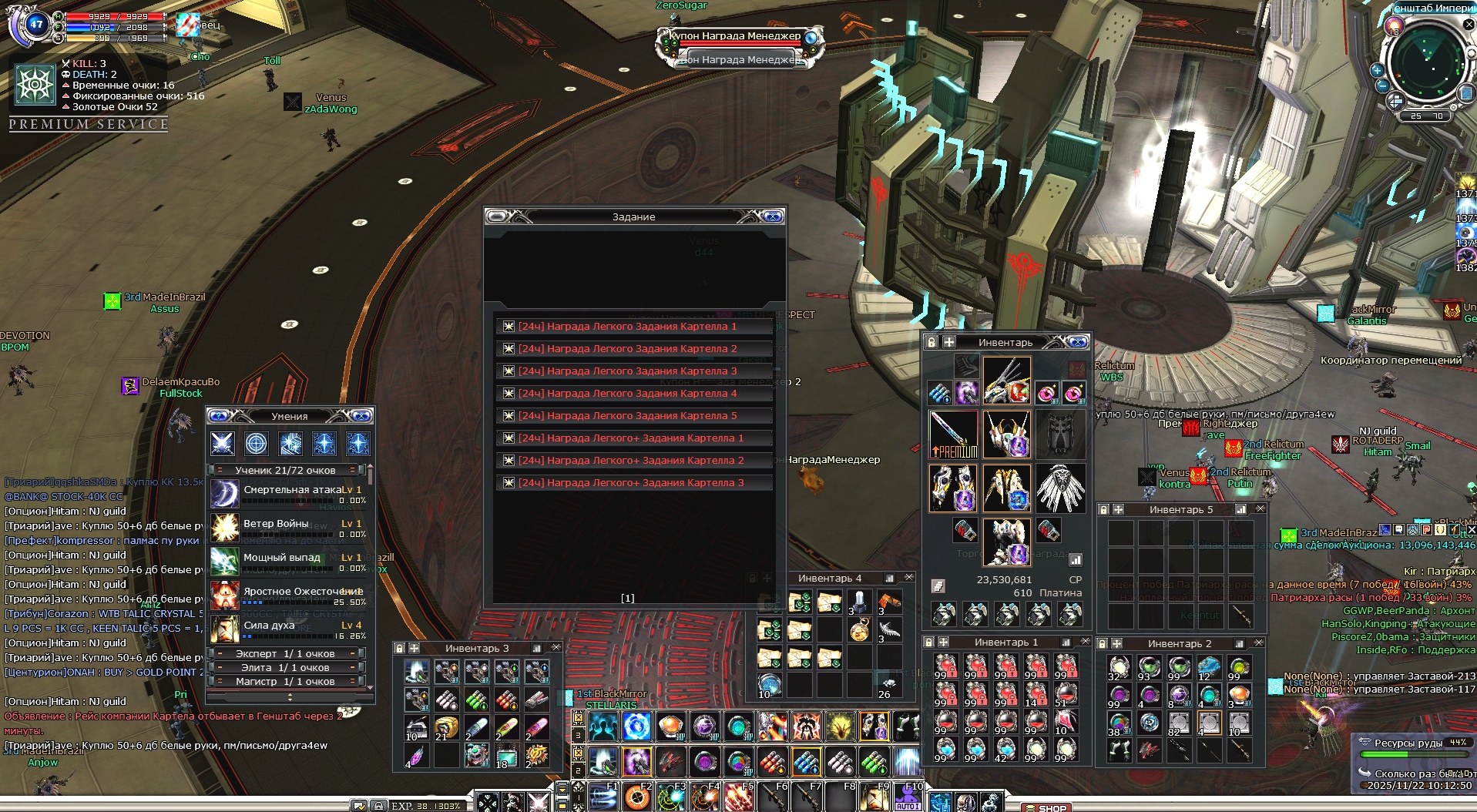The width and height of the screenshot is (1477, 812).
Task: Close the Задание quest window
Action: 773,216
